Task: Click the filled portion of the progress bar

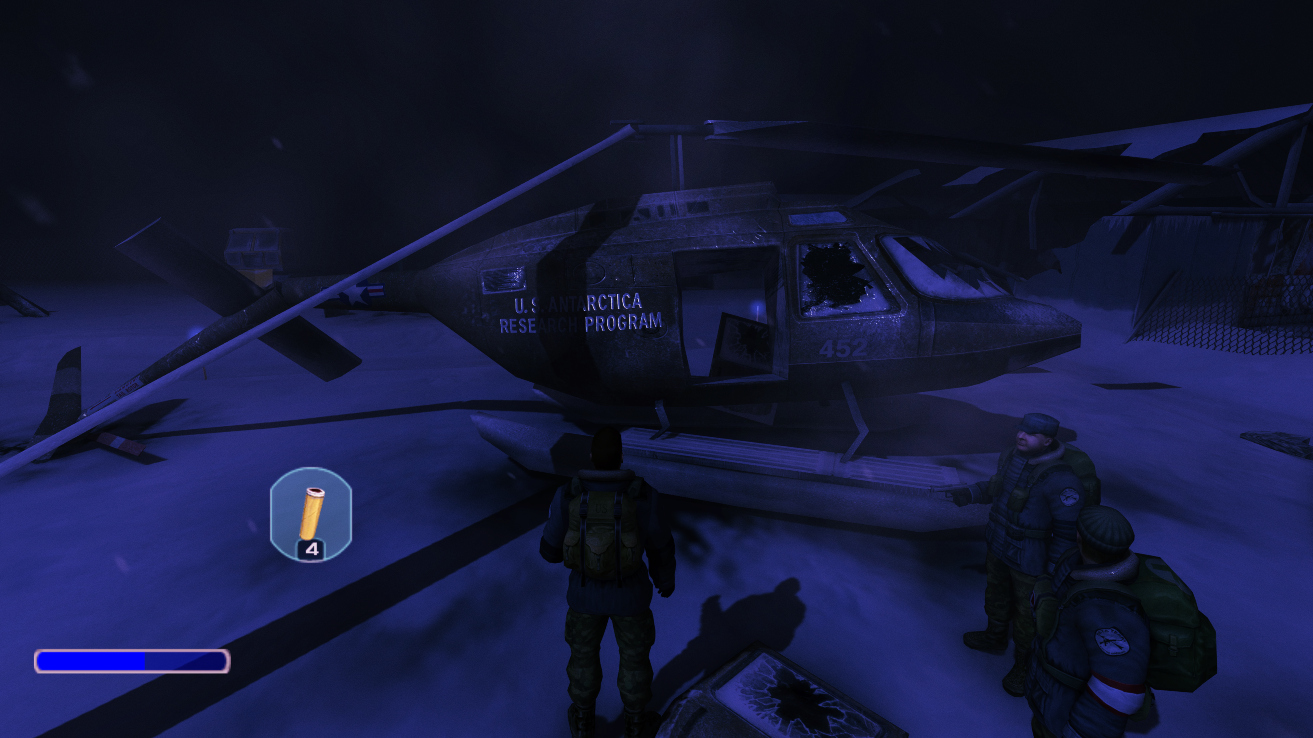Action: (x=90, y=659)
